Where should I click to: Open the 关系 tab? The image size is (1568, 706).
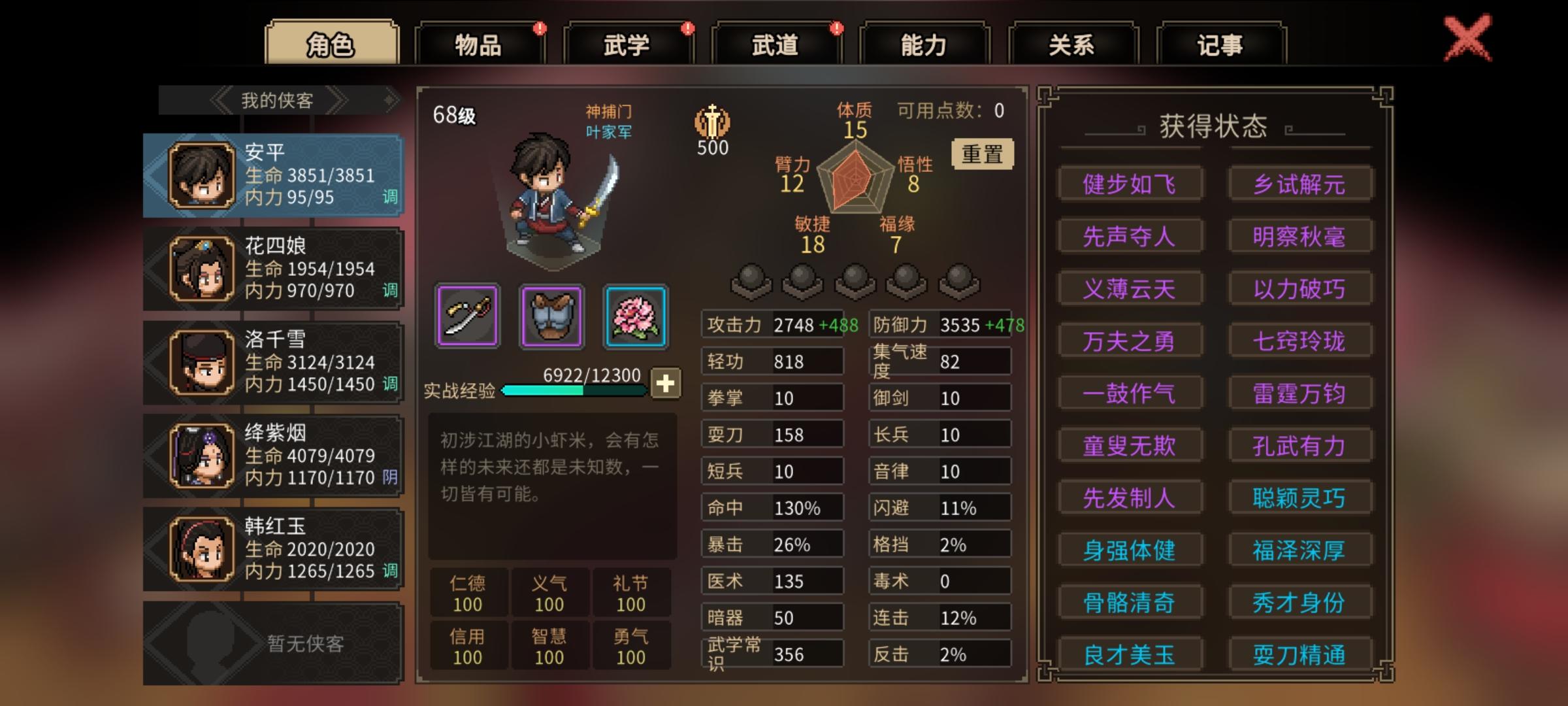pos(1072,44)
